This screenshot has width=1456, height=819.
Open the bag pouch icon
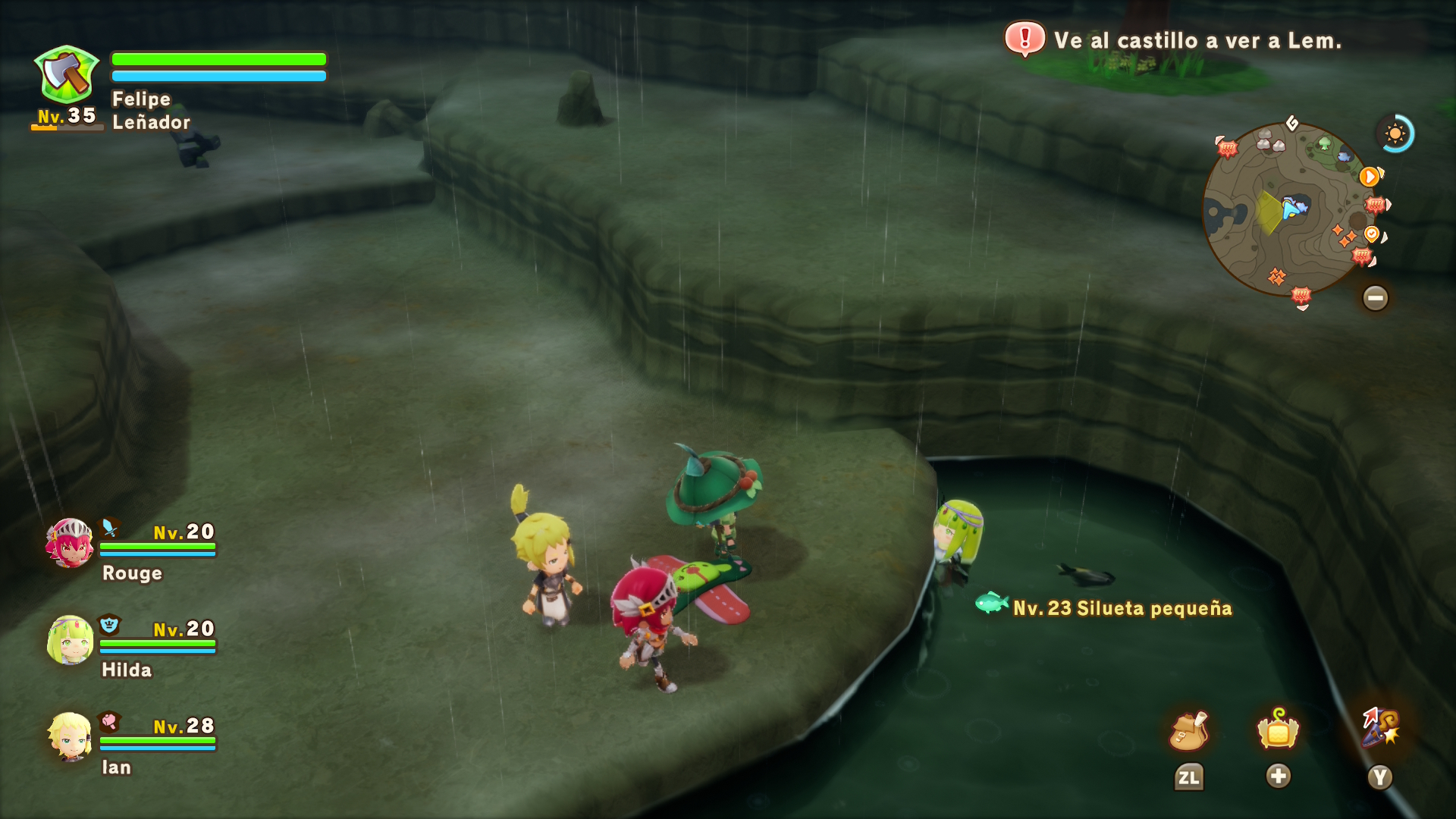pyautogui.click(x=1188, y=731)
